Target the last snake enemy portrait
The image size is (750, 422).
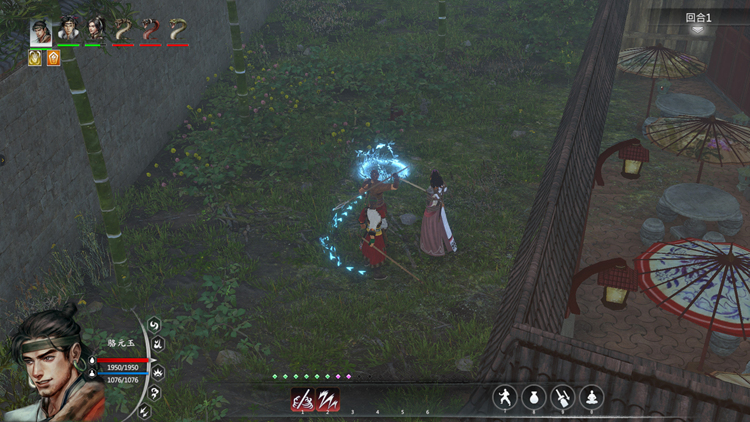point(178,29)
